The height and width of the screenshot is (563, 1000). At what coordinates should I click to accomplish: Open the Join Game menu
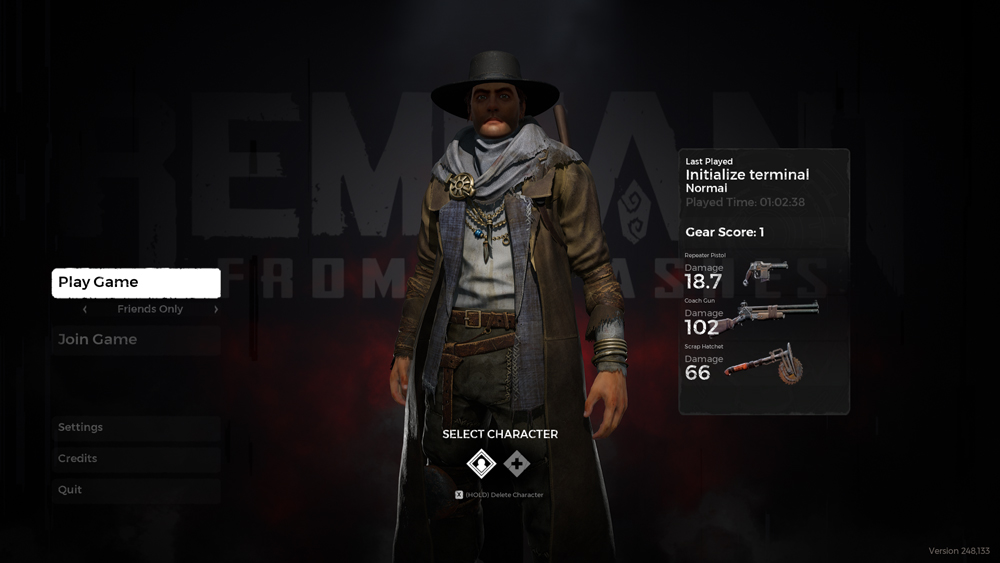pyautogui.click(x=136, y=340)
